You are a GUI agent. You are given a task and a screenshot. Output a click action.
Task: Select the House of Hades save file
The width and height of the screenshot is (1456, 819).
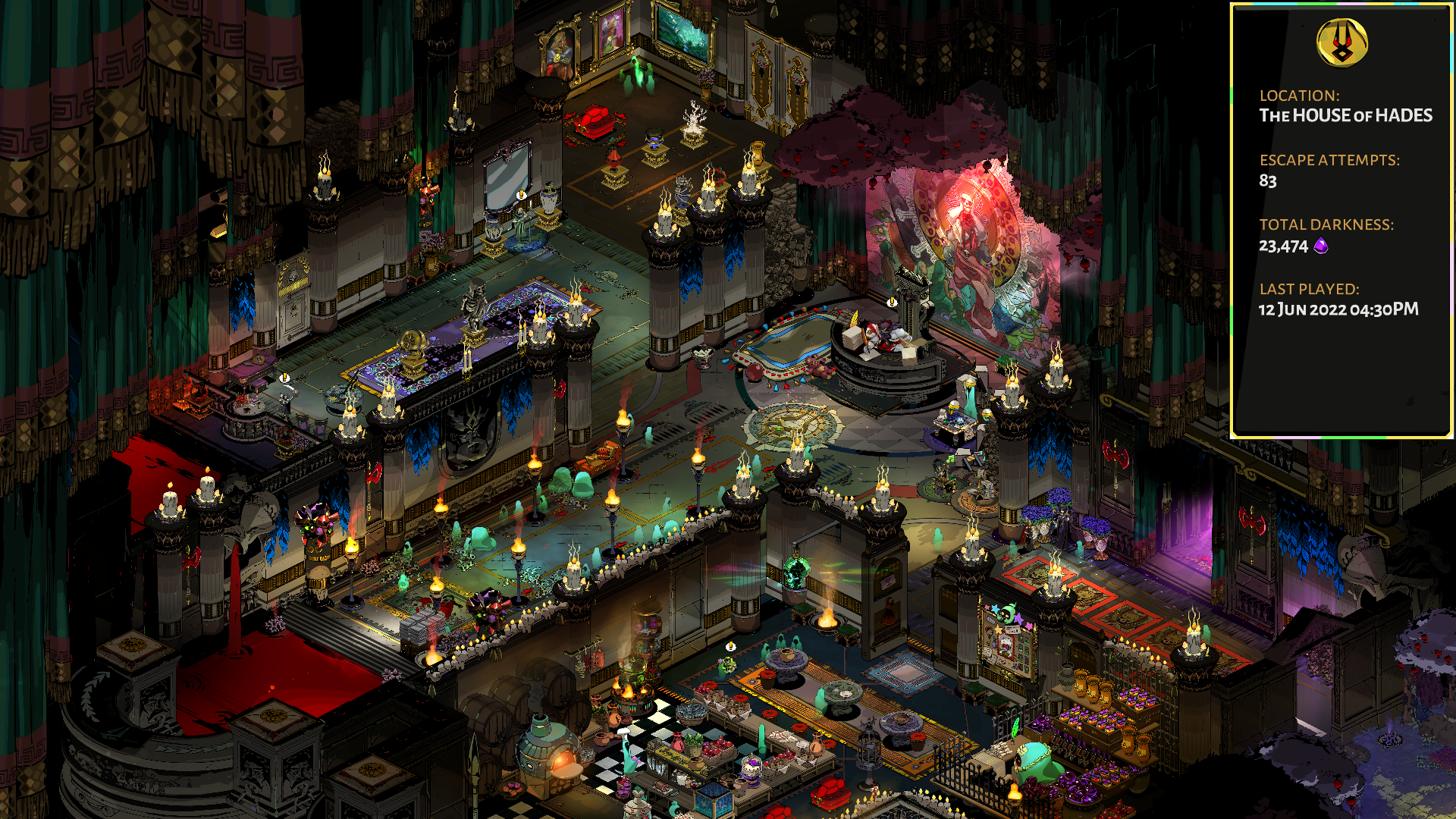tap(1341, 220)
